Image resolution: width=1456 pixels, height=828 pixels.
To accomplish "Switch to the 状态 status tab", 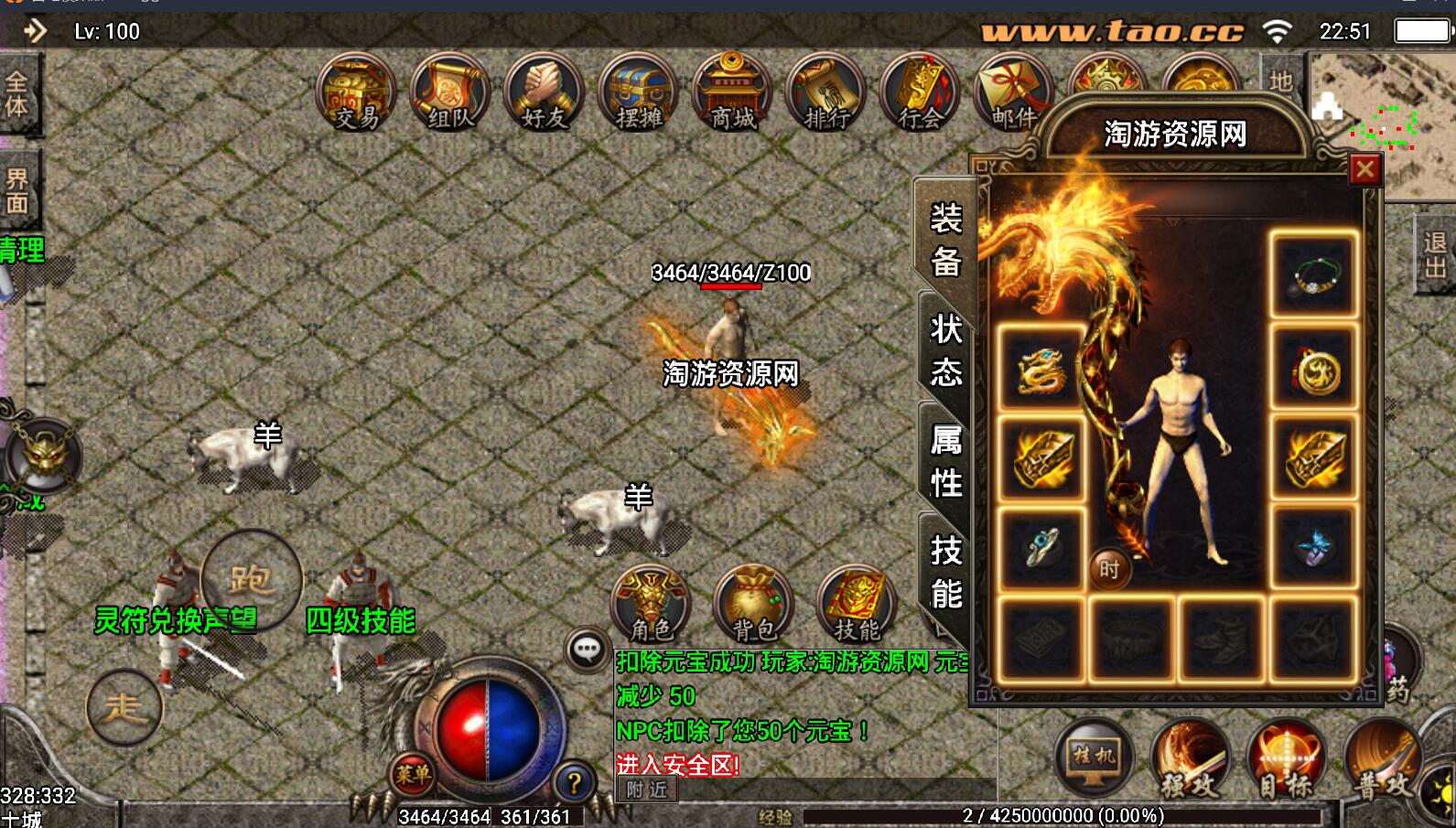I will (945, 350).
